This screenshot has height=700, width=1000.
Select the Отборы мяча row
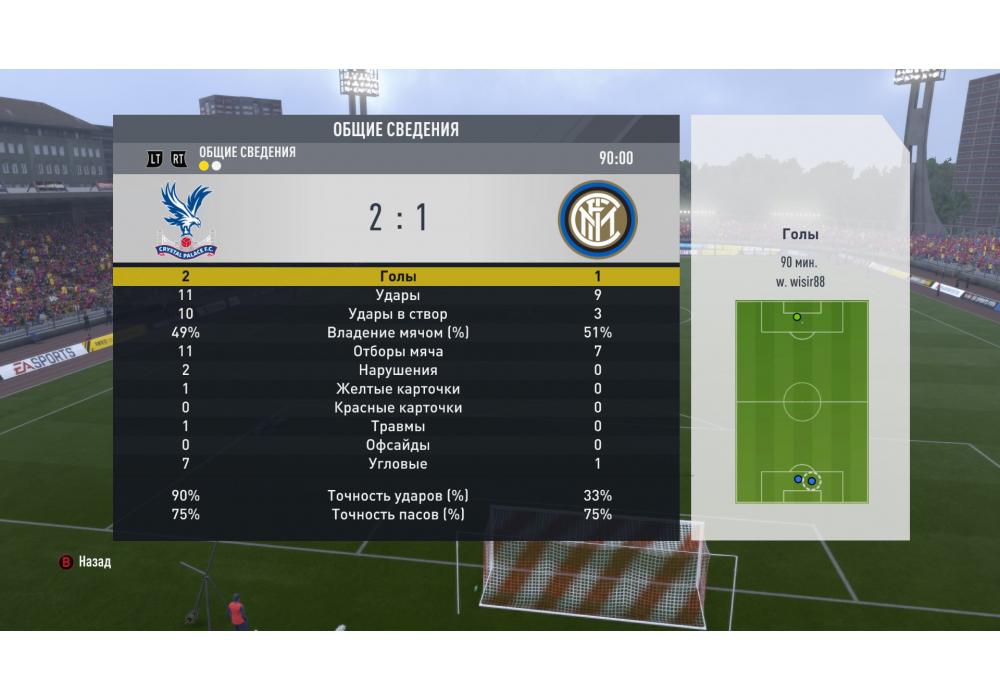(x=398, y=352)
